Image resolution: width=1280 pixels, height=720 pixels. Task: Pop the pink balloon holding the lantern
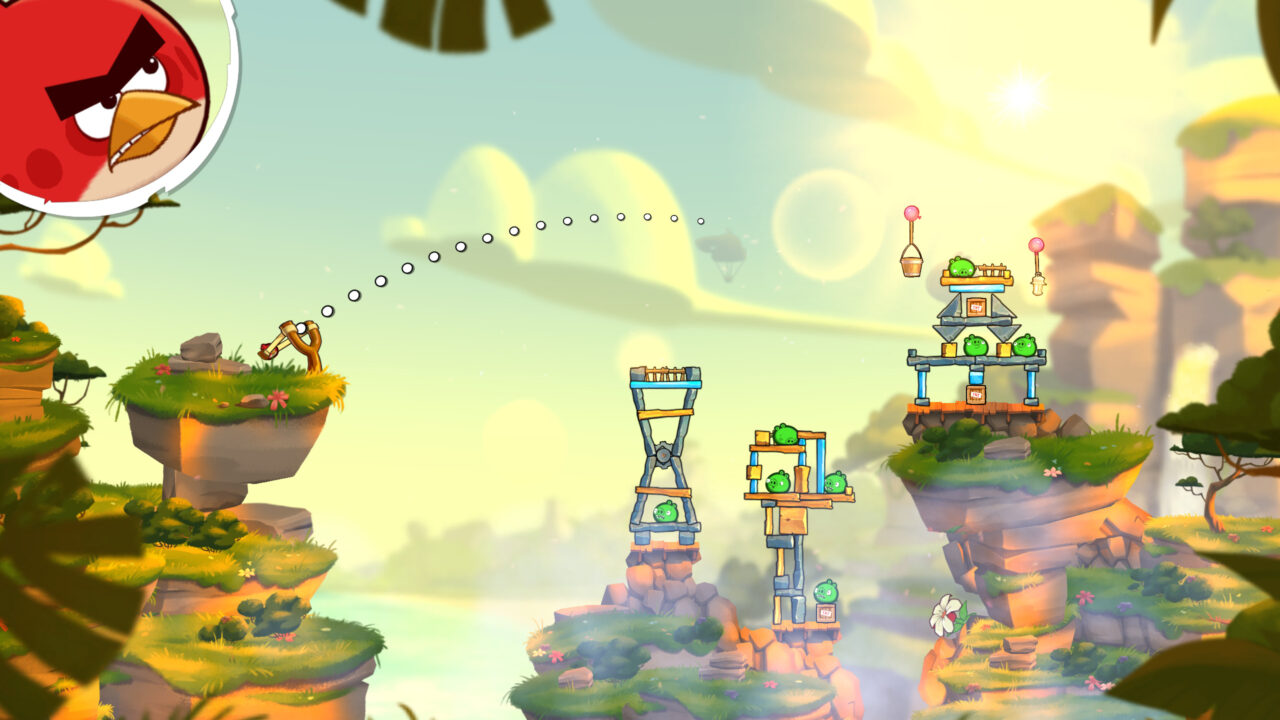point(1037,243)
